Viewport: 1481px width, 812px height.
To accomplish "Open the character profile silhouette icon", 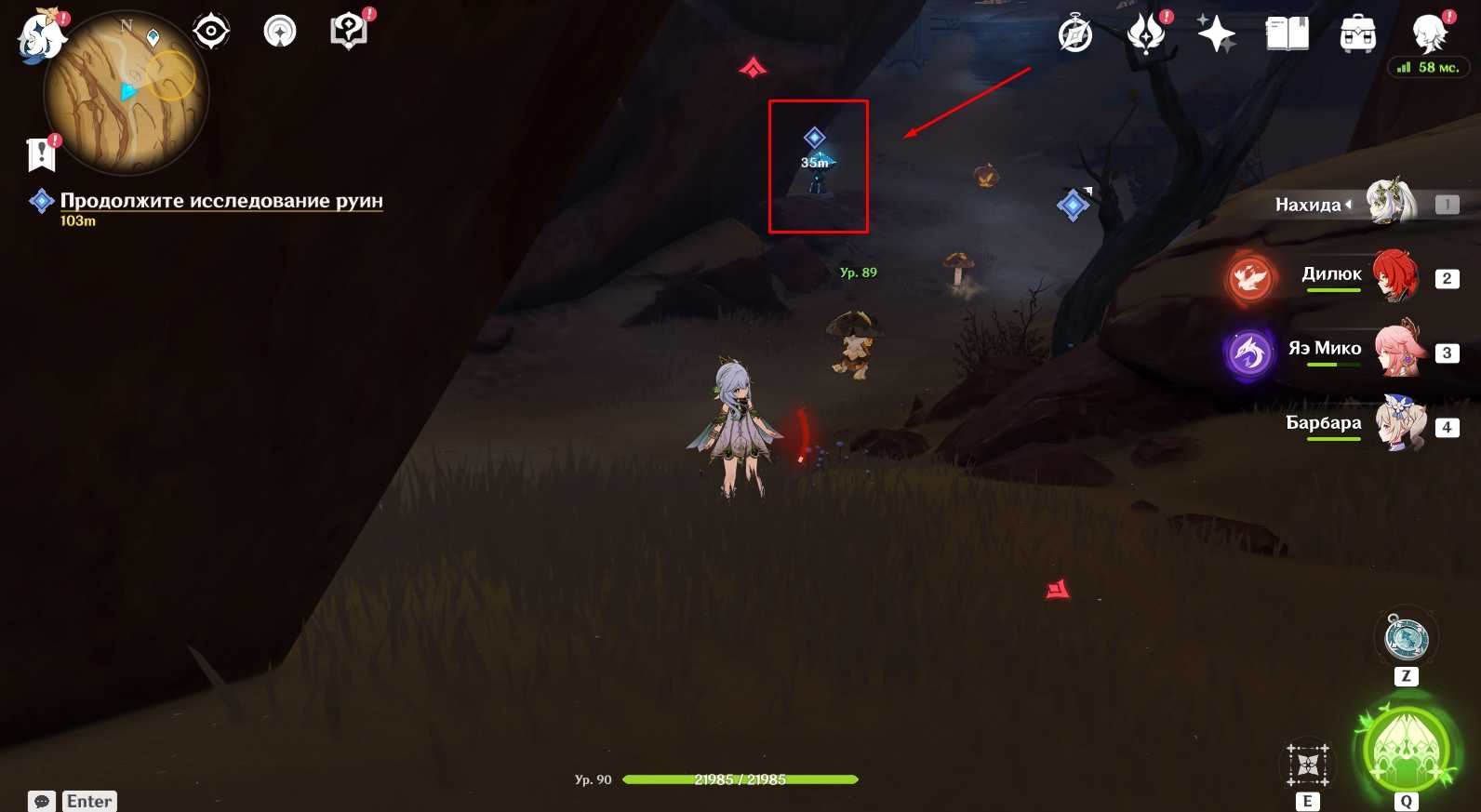I will tap(1429, 35).
